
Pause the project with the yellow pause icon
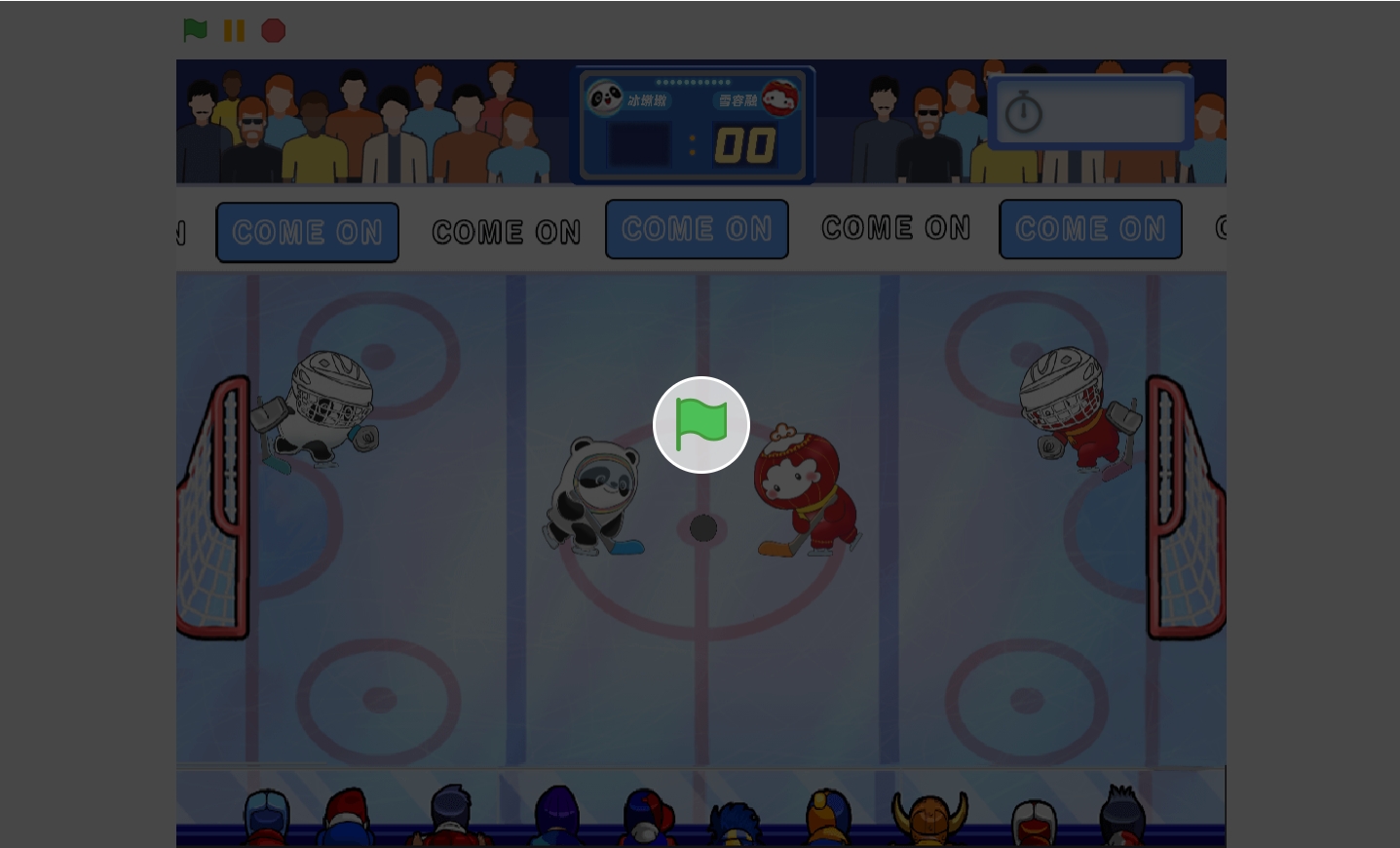(x=234, y=30)
